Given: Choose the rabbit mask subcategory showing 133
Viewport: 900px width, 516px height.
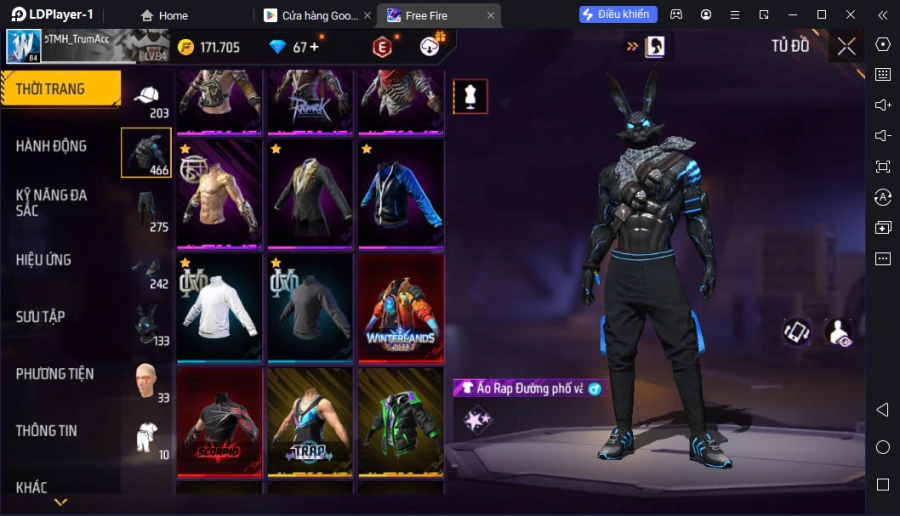Looking at the screenshot, I should (x=147, y=326).
